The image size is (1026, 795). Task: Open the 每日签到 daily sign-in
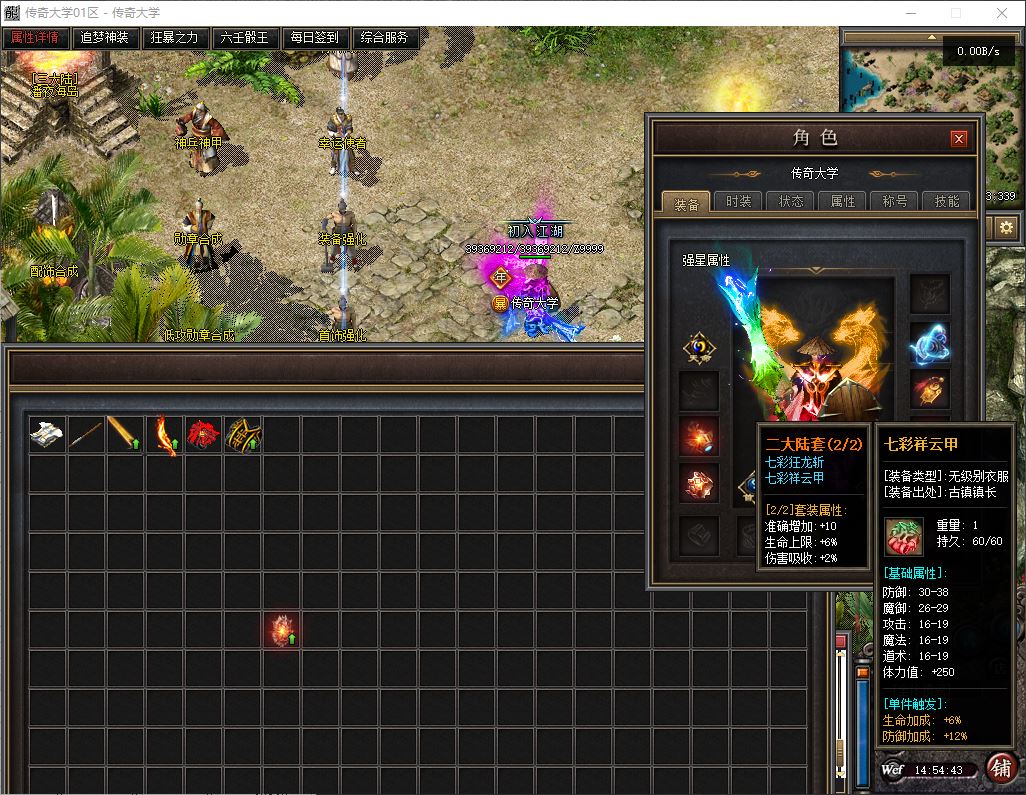315,38
